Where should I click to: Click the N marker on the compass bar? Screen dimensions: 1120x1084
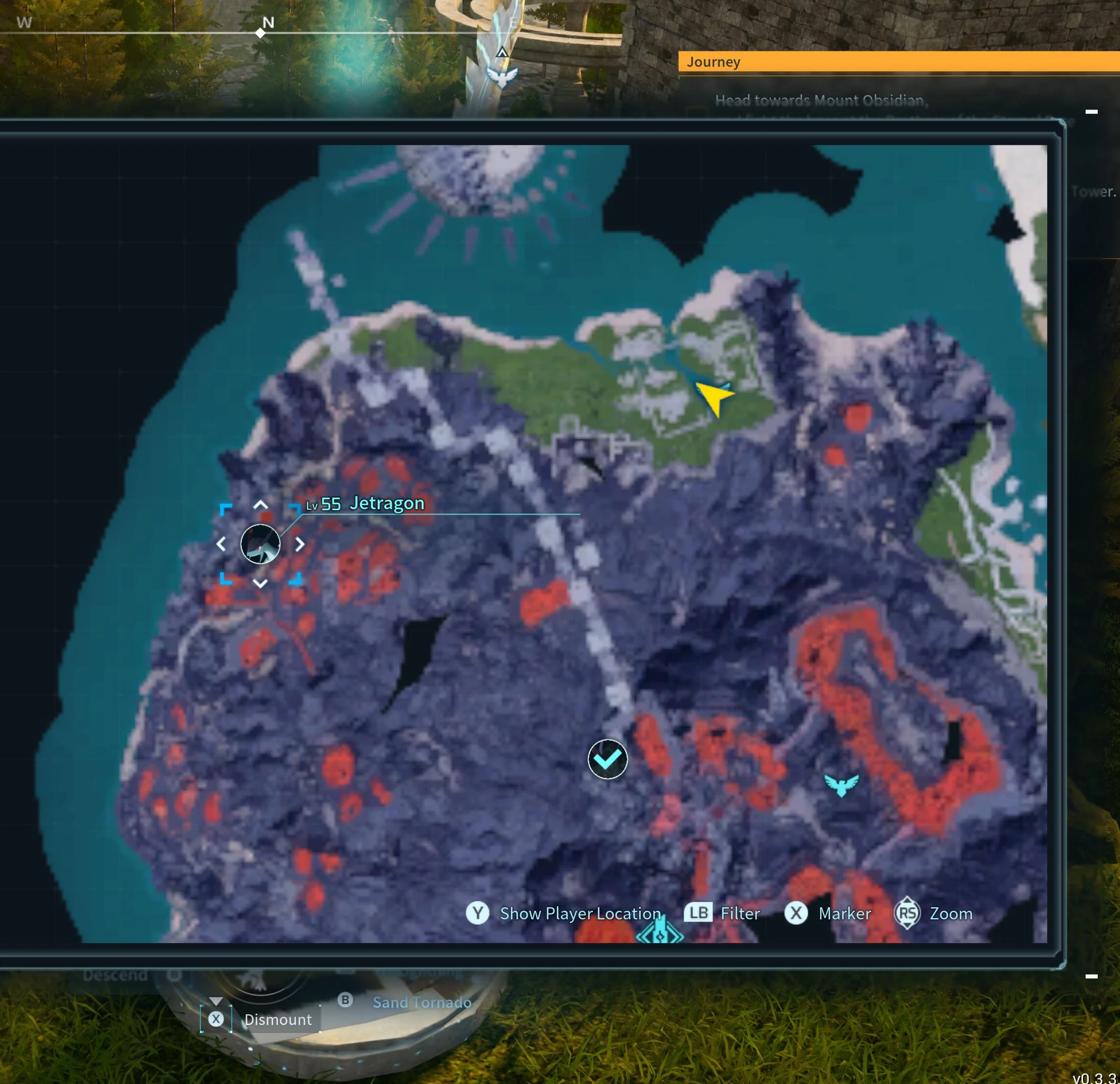[x=268, y=23]
